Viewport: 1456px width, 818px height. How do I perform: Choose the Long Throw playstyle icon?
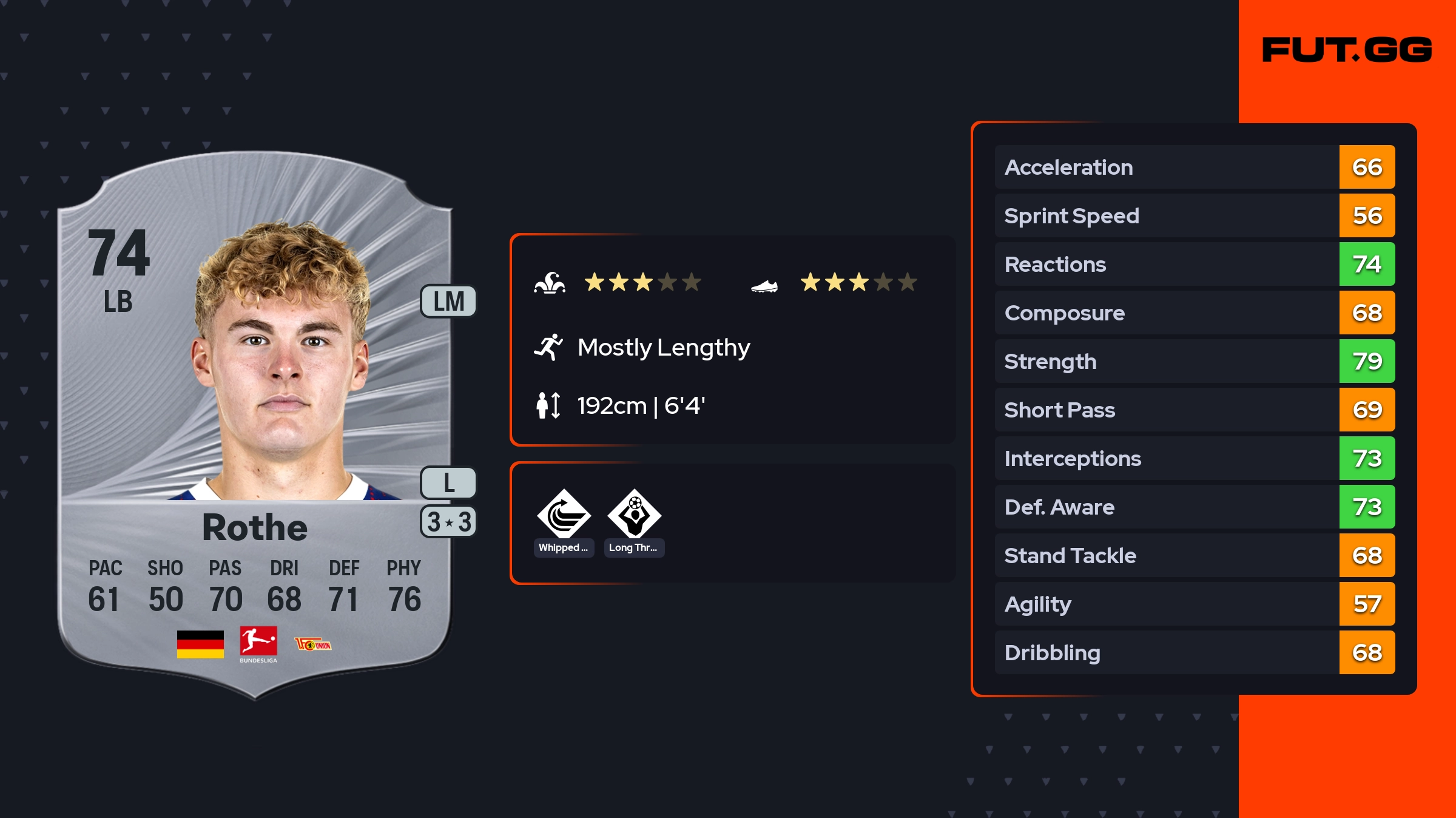click(x=635, y=515)
